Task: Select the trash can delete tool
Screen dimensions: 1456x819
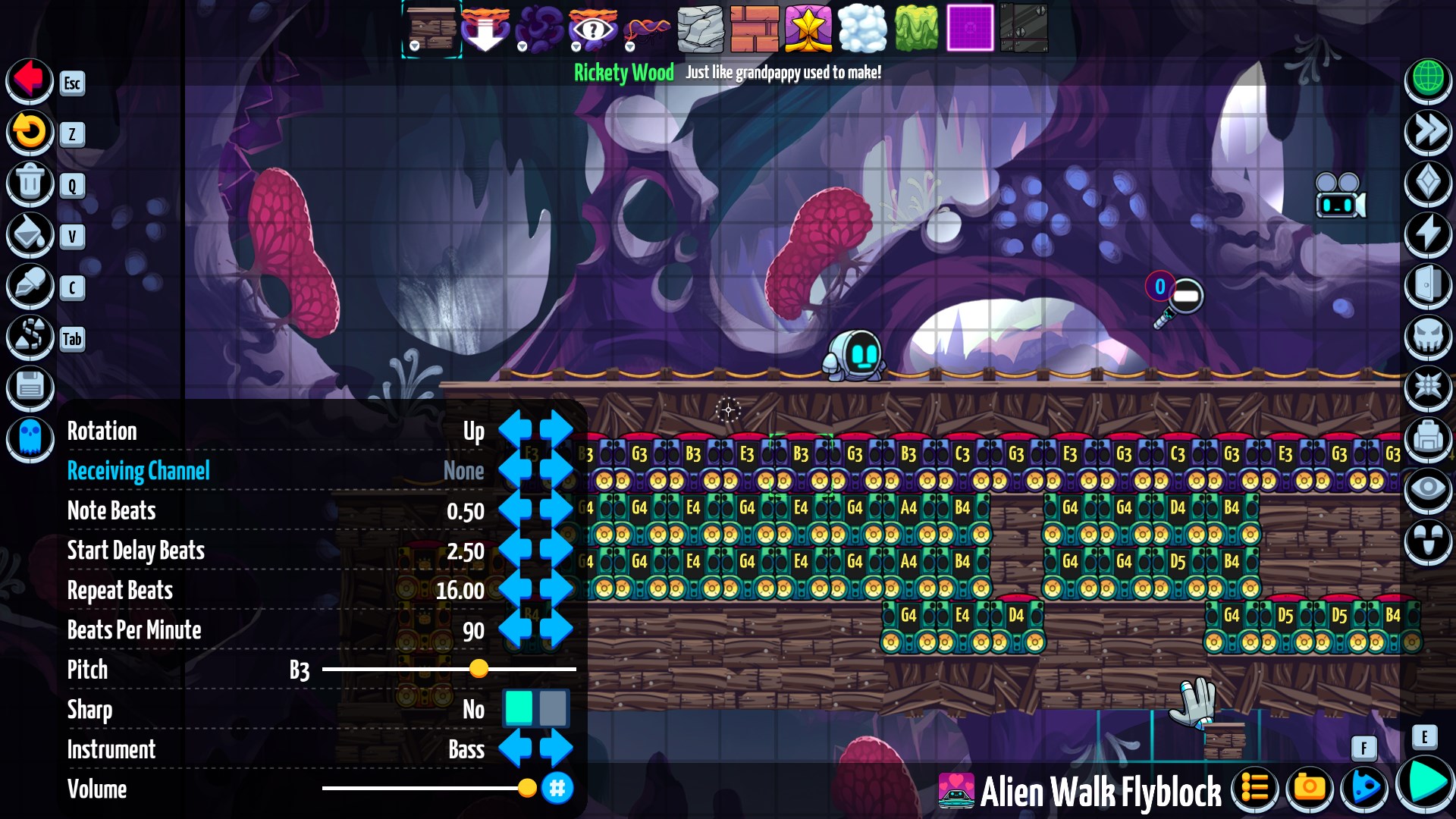Action: [x=30, y=183]
